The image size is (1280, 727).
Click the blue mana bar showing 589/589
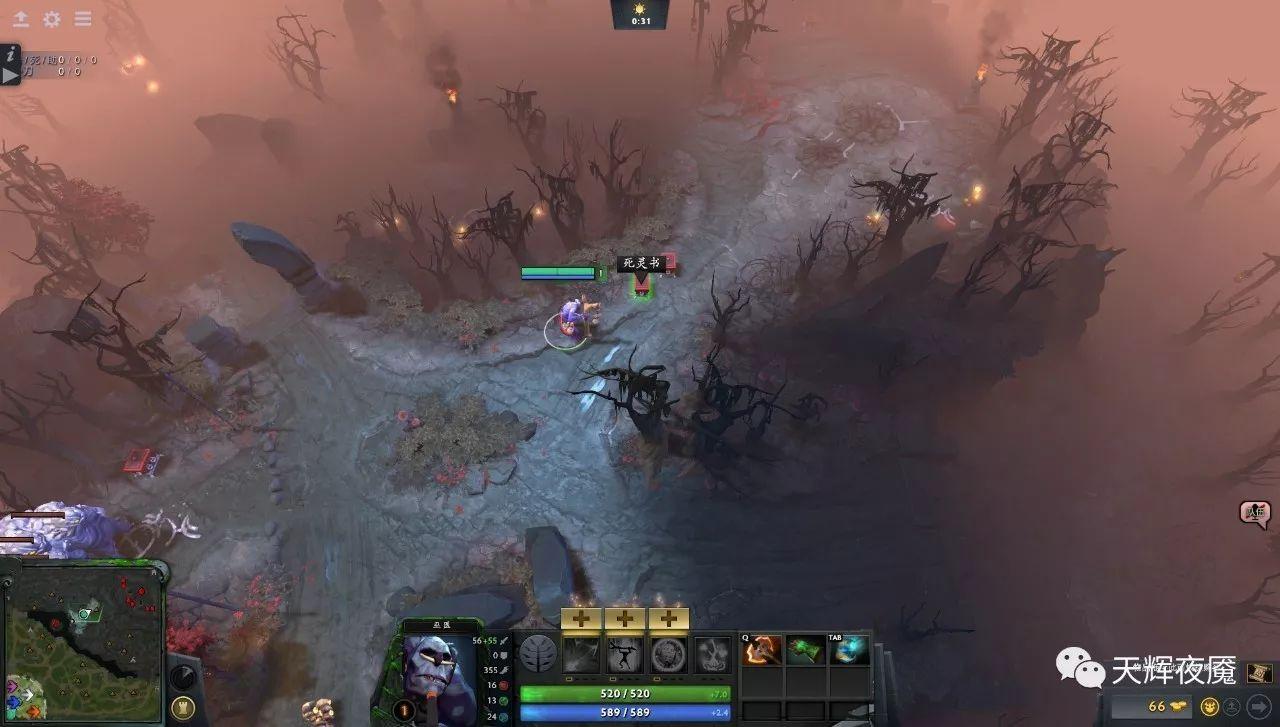(623, 712)
